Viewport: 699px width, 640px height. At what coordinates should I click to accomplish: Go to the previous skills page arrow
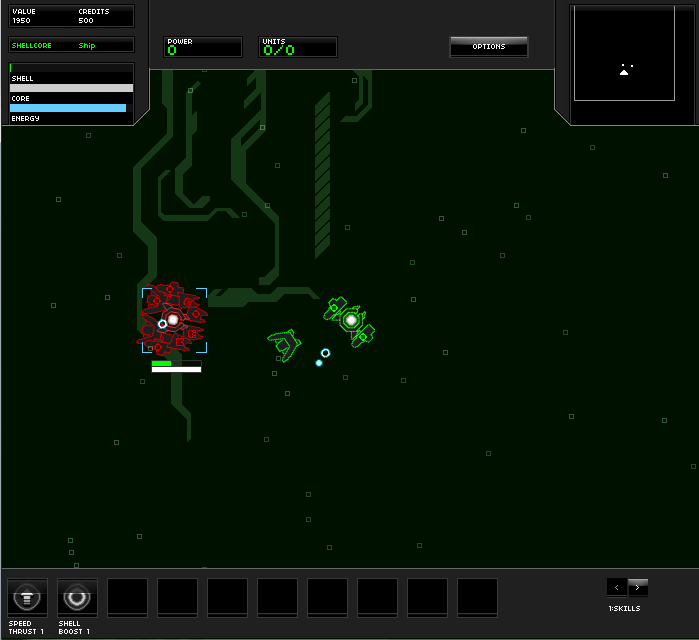pyautogui.click(x=617, y=587)
